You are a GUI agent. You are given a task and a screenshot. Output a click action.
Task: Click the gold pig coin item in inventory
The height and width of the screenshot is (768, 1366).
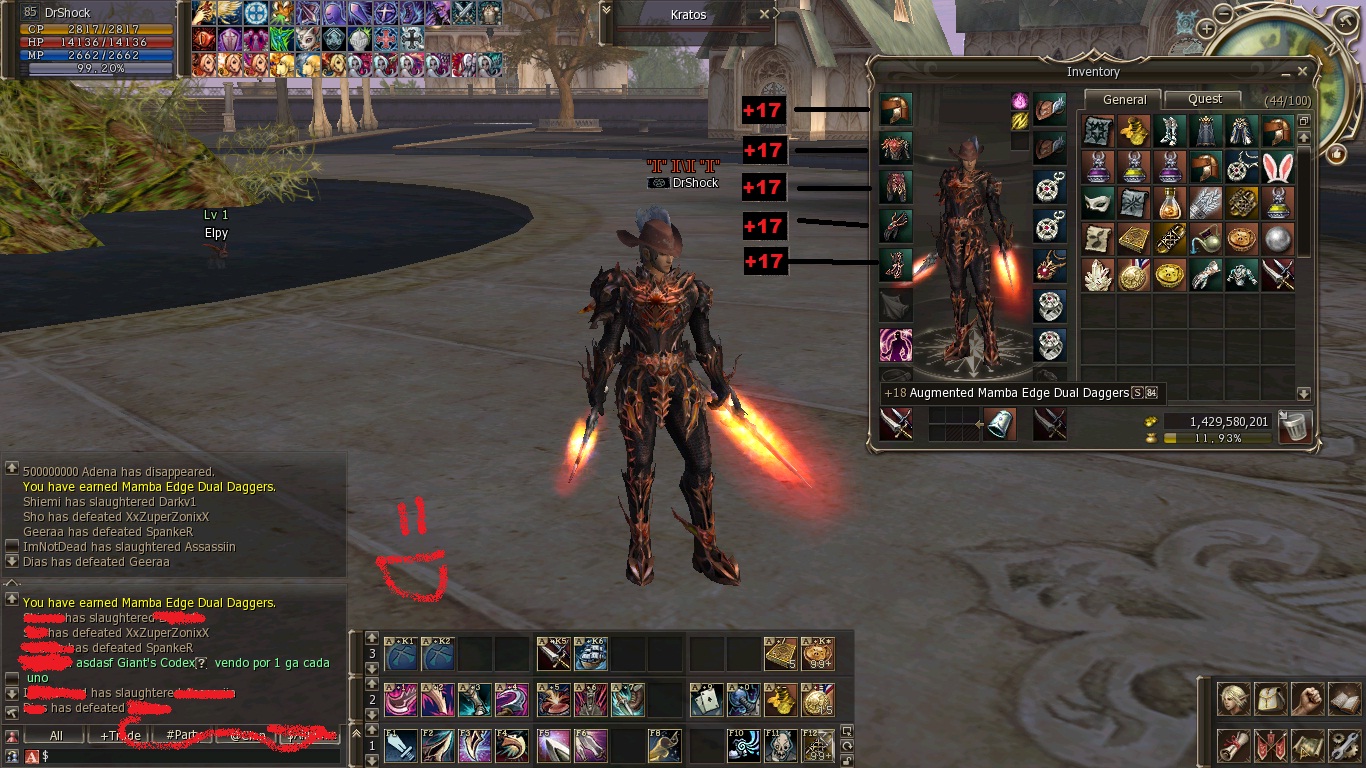click(1168, 274)
